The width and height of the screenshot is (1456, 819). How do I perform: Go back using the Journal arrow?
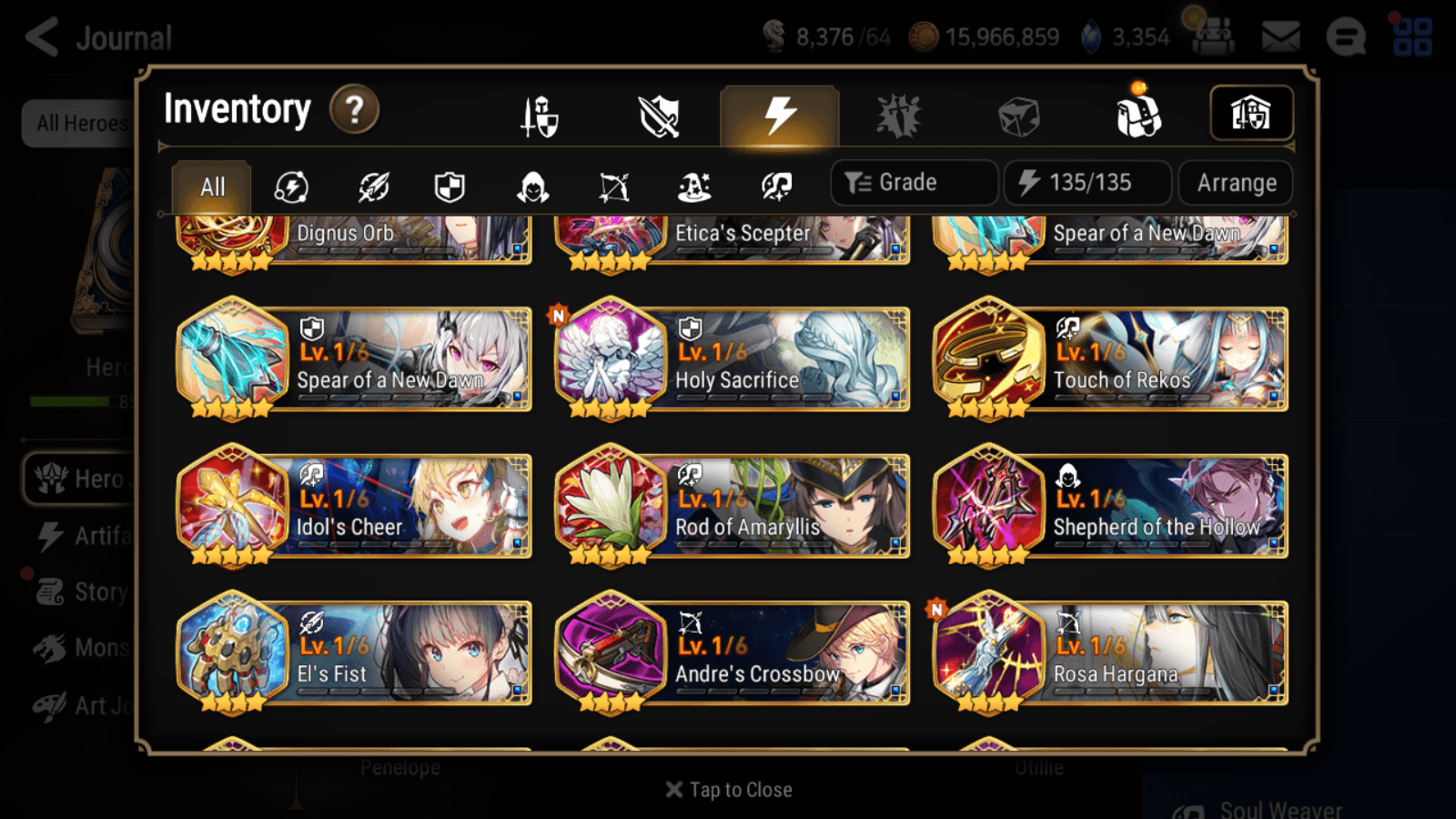(x=41, y=36)
